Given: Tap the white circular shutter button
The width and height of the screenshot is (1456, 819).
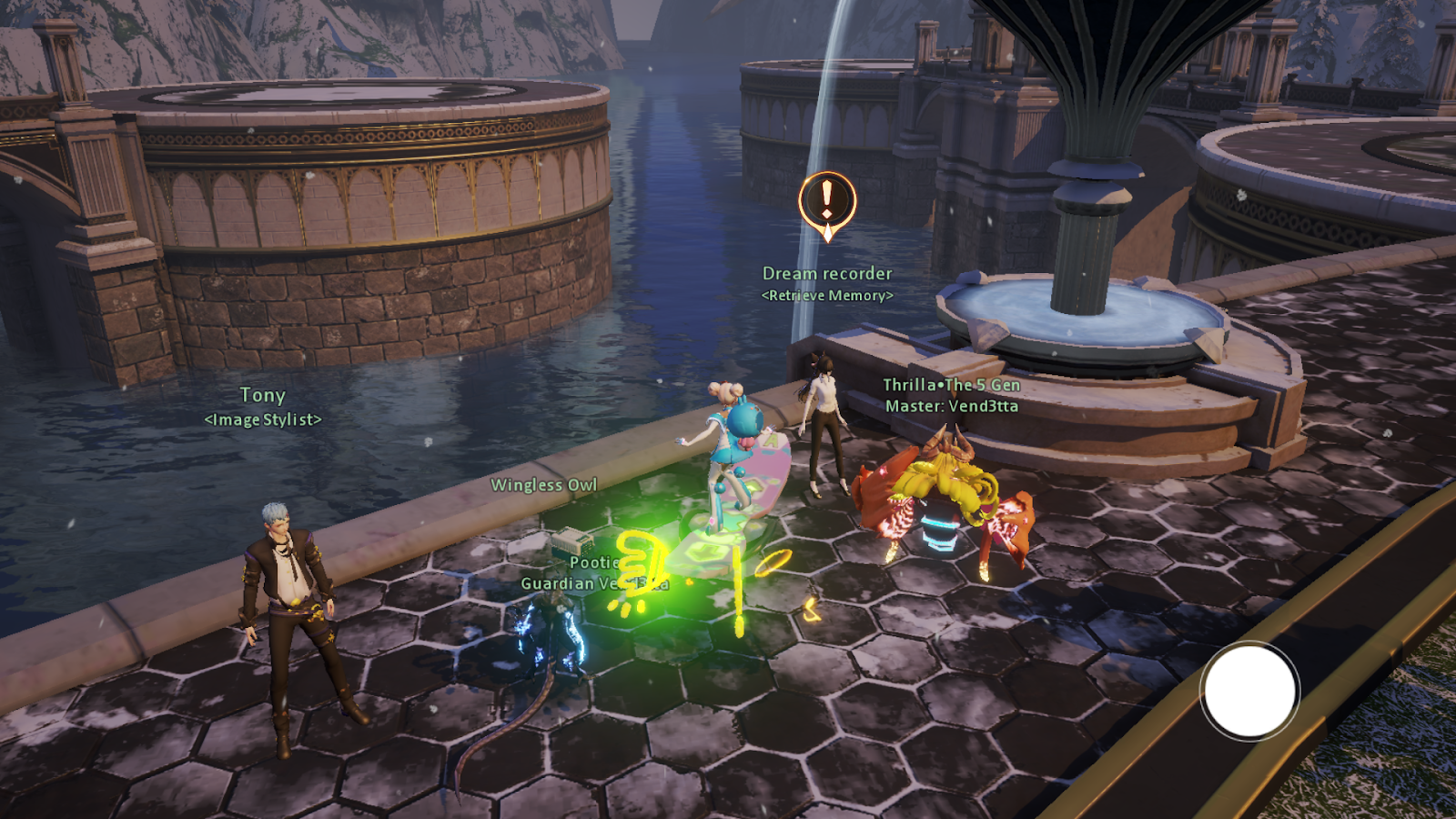Looking at the screenshot, I should pyautogui.click(x=1249, y=691).
